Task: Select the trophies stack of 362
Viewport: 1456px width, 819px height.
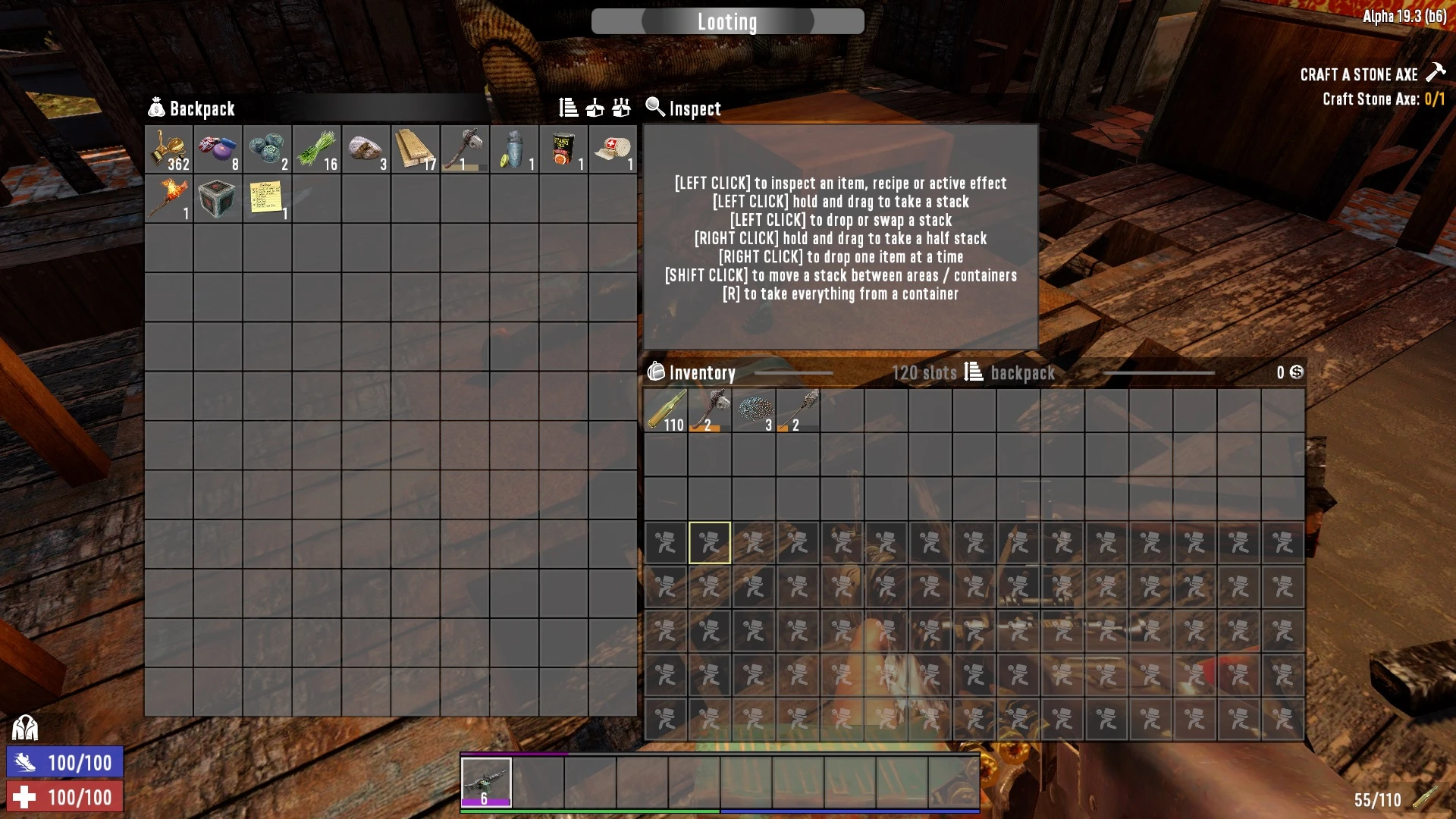Action: pyautogui.click(x=168, y=149)
